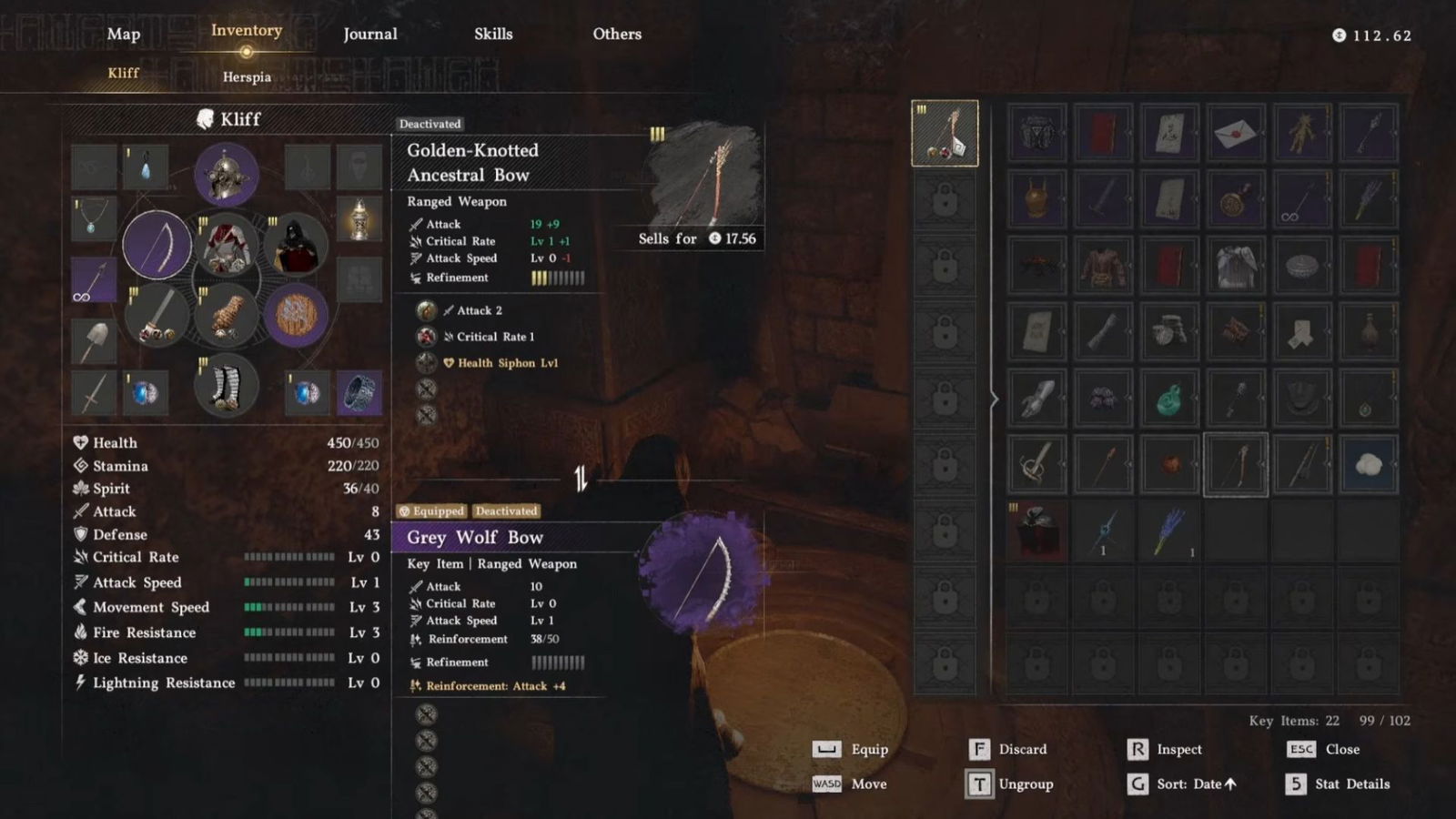Change sorting with Sort: Date
The image size is (1456, 819).
pyautogui.click(x=1185, y=784)
